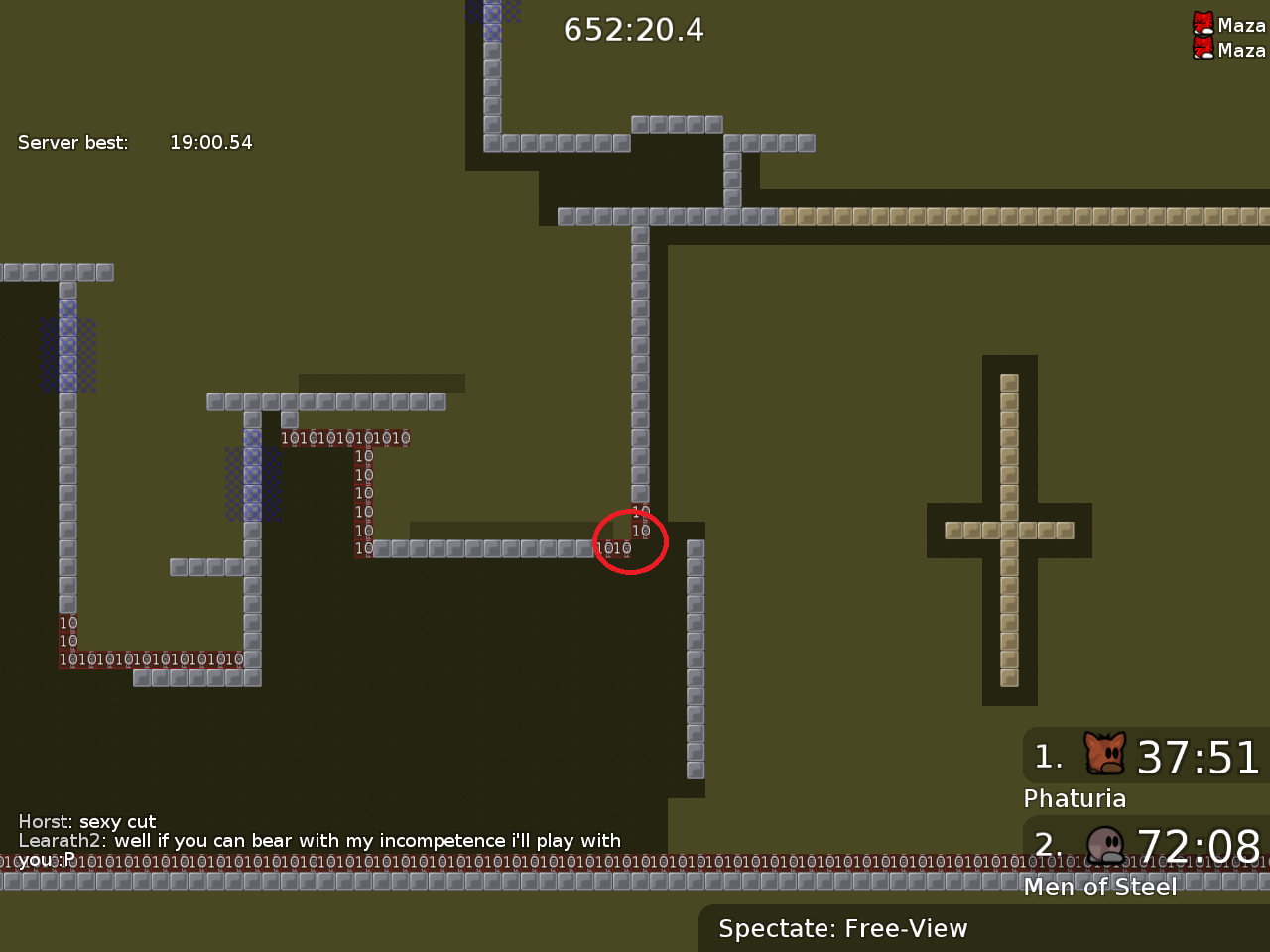Click the gray tee icon next to 72:08
Image resolution: width=1270 pixels, height=952 pixels.
point(1103,845)
